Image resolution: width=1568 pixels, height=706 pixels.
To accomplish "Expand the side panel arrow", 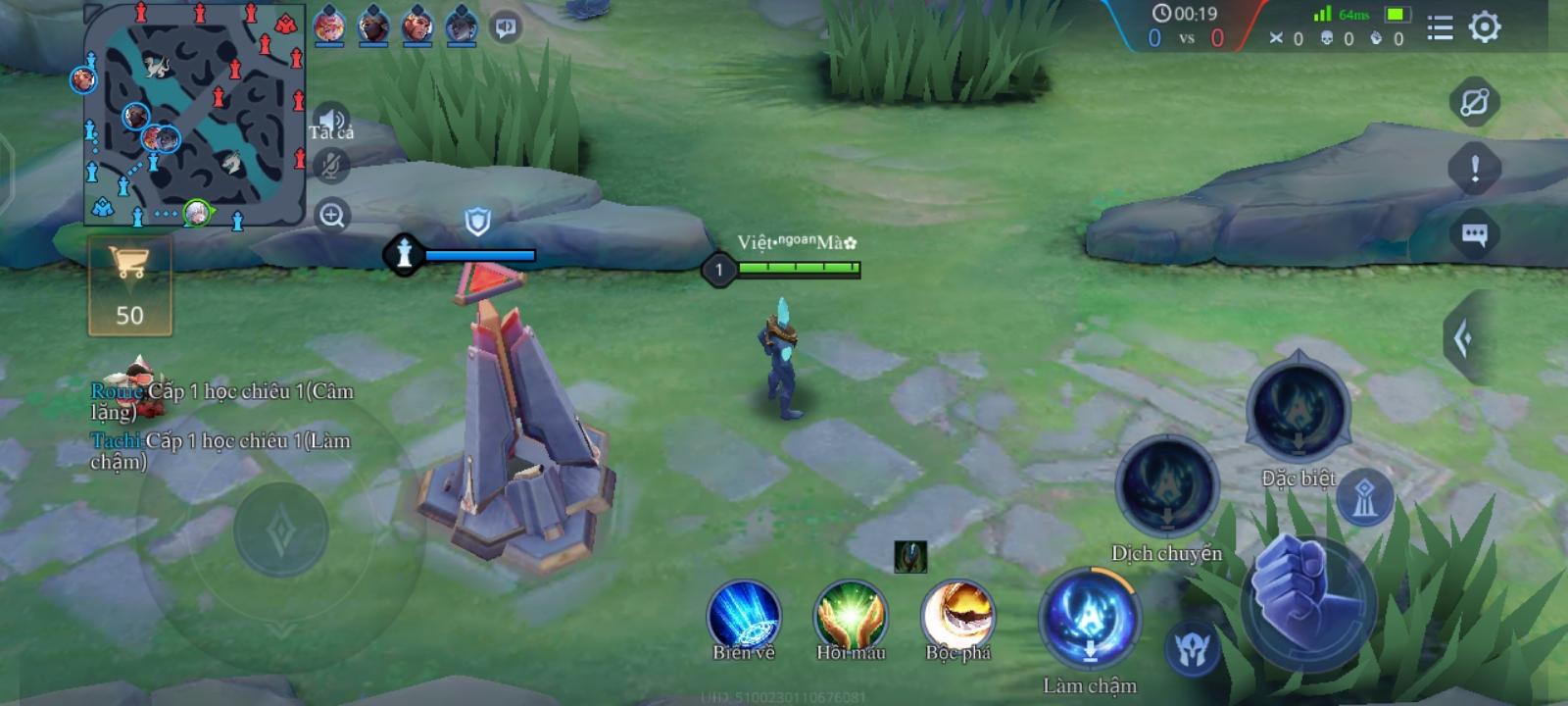I will [x=1463, y=339].
